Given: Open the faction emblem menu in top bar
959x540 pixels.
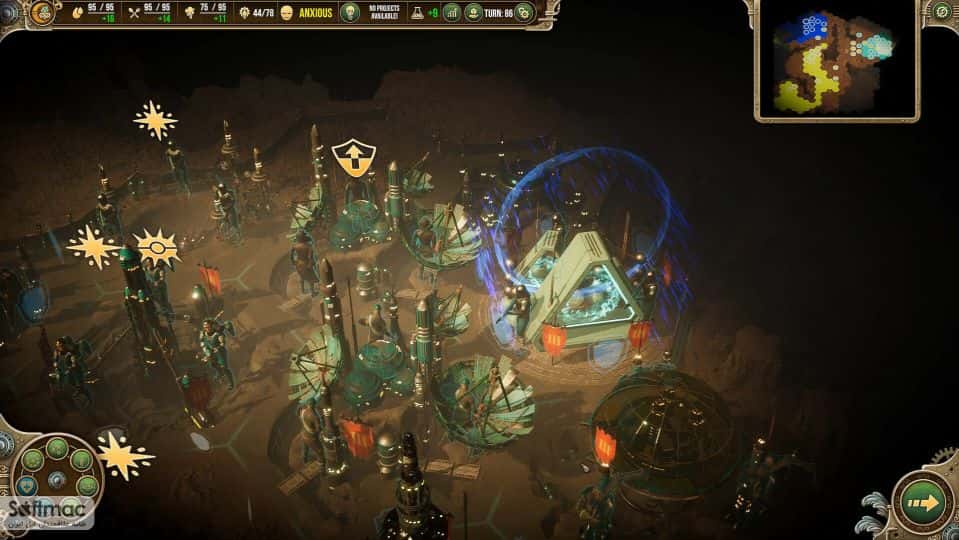Looking at the screenshot, I should click(42, 13).
